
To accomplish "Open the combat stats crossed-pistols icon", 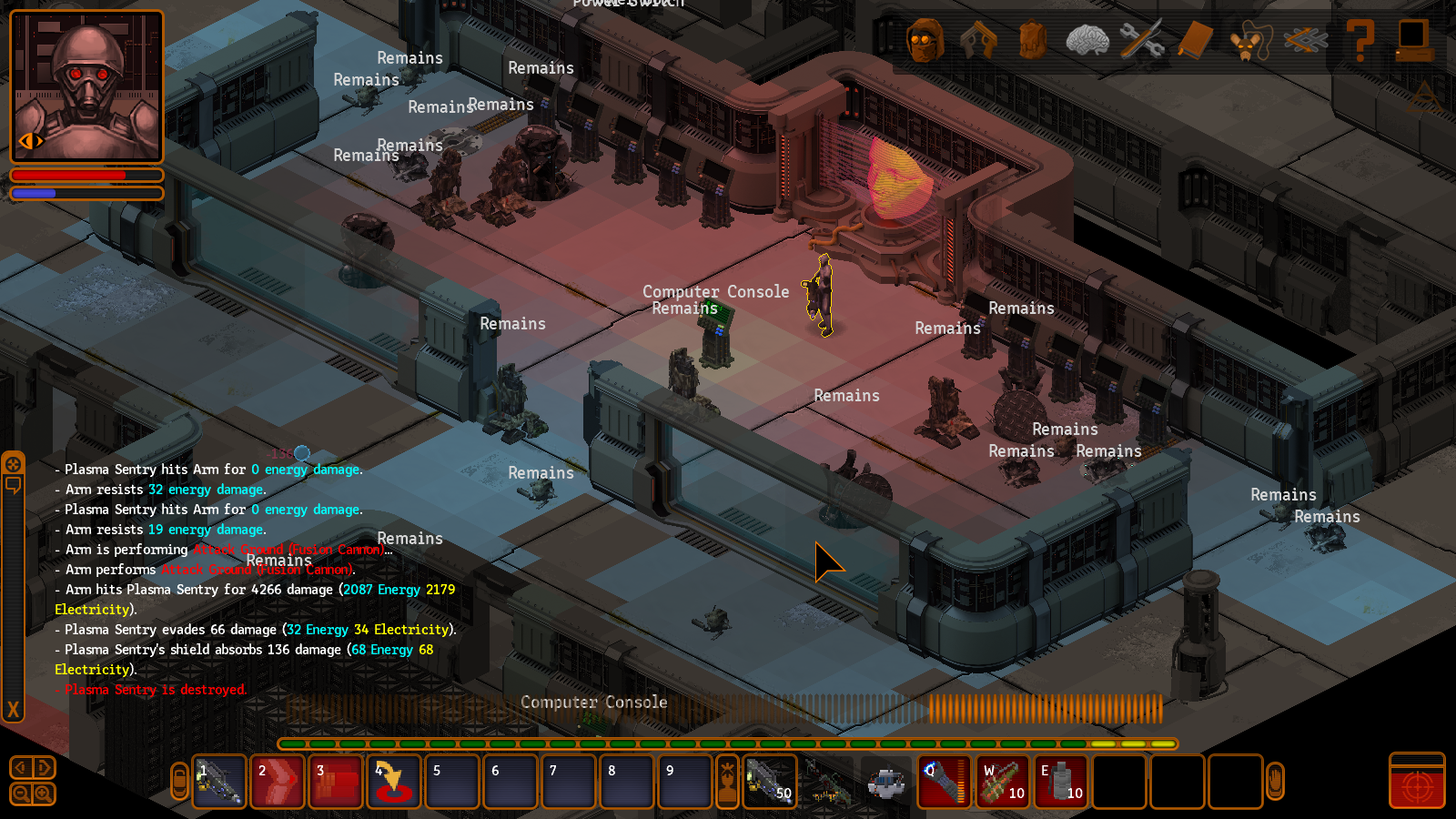I will pyautogui.click(x=979, y=41).
